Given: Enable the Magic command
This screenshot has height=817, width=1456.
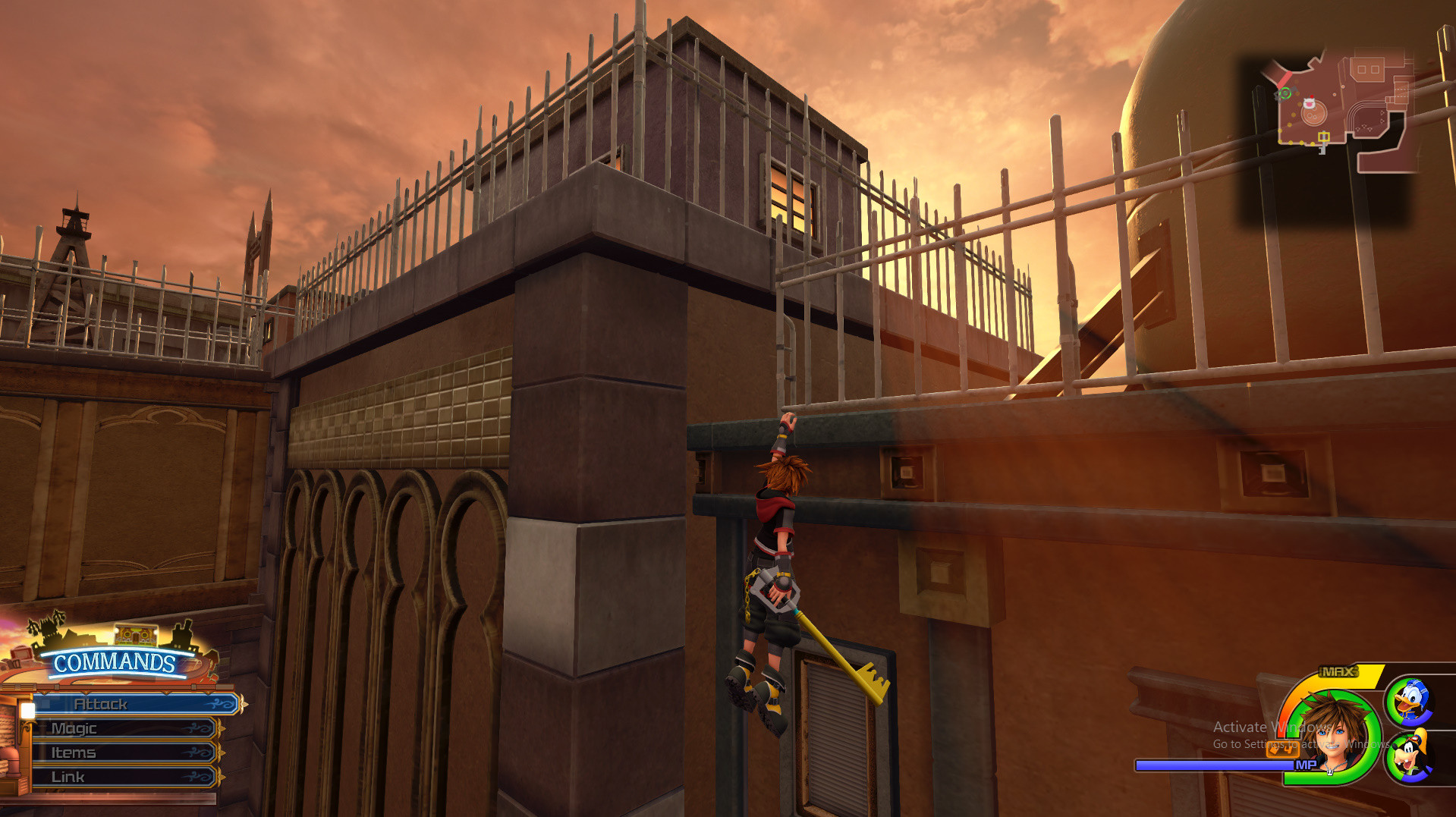Looking at the screenshot, I should point(74,728).
